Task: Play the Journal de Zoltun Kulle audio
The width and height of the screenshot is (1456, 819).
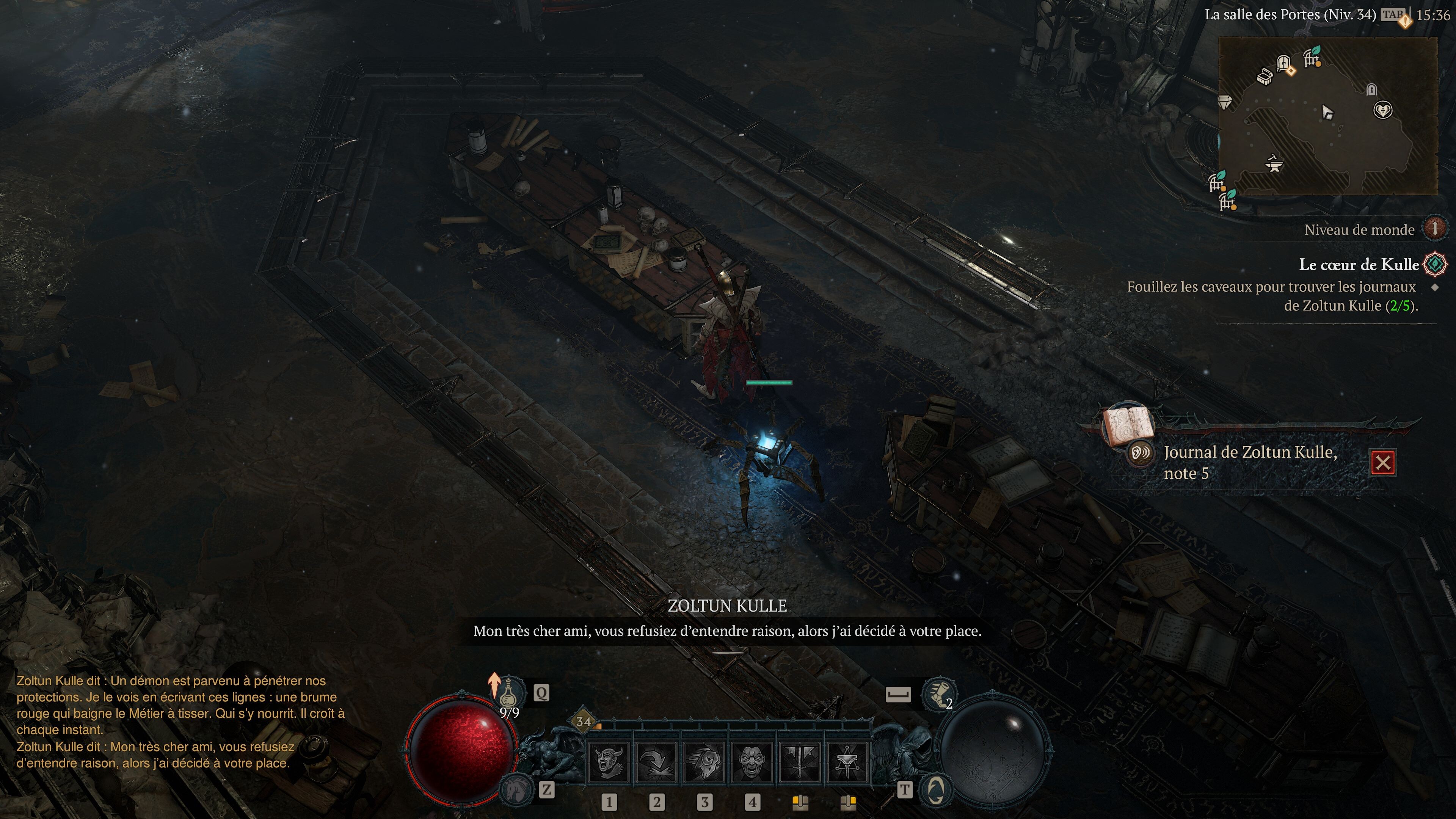Action: 1141,453
